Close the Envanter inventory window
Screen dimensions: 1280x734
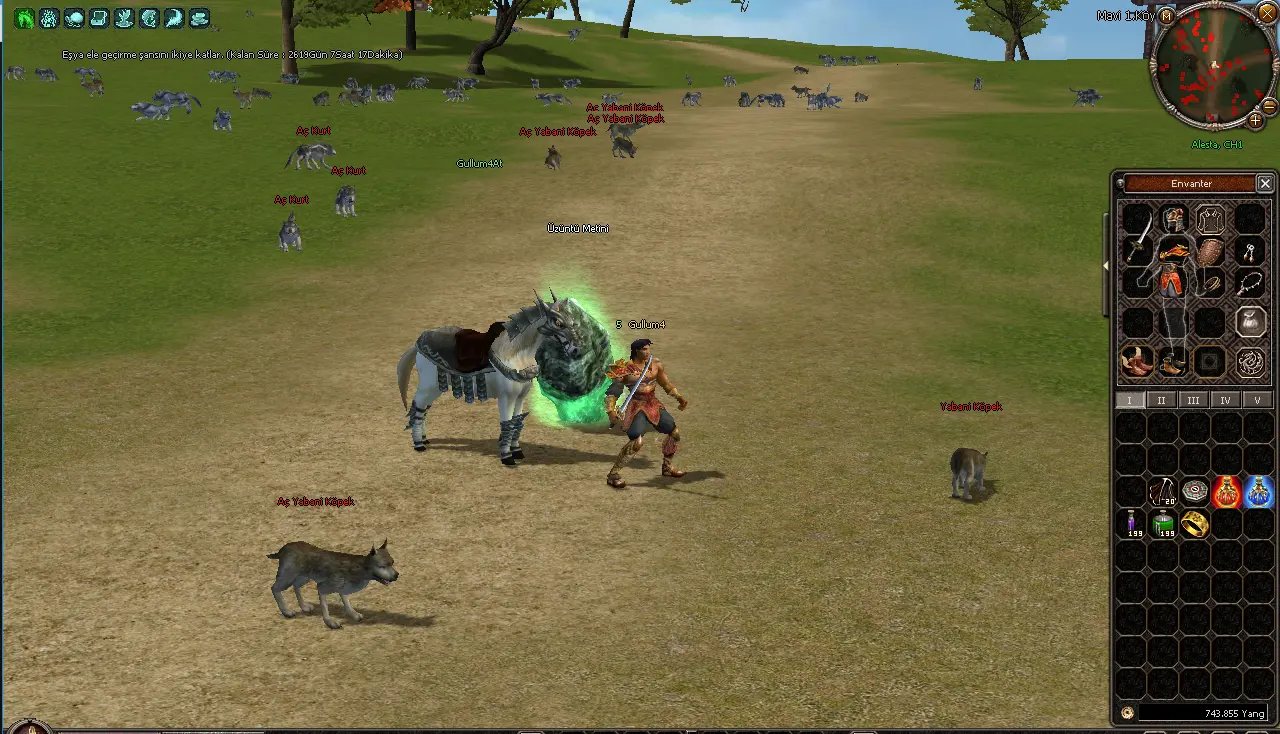pos(1265,184)
